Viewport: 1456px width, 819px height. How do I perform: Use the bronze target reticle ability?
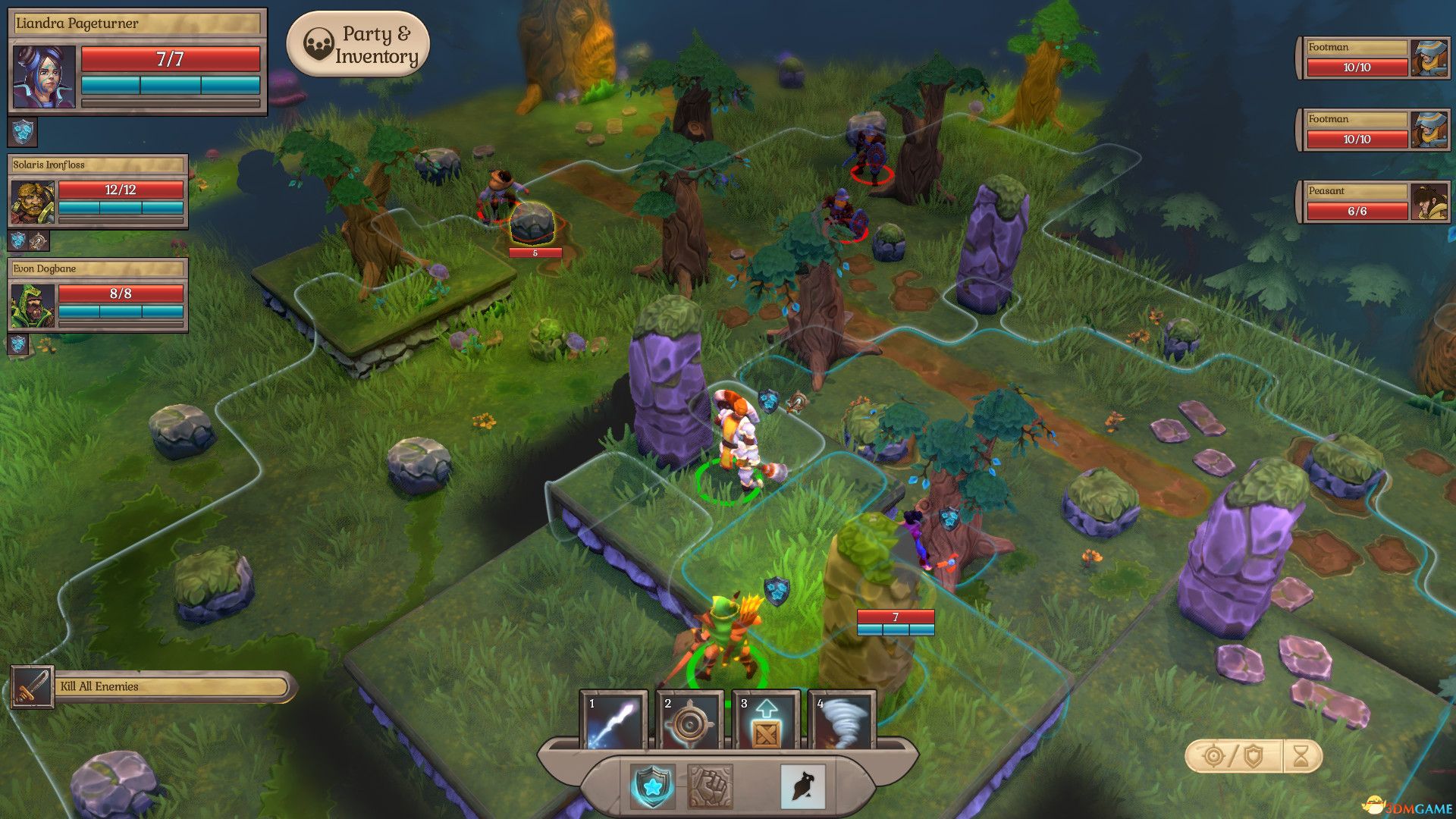pyautogui.click(x=689, y=721)
